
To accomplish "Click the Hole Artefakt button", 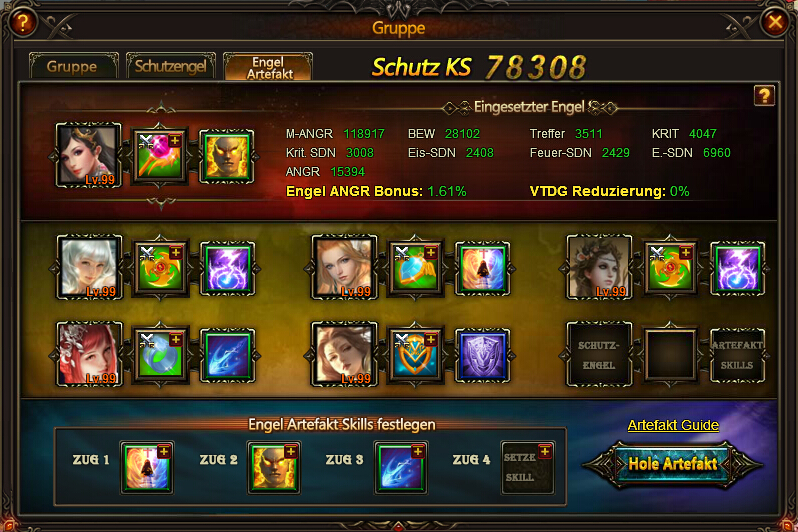I will 674,464.
